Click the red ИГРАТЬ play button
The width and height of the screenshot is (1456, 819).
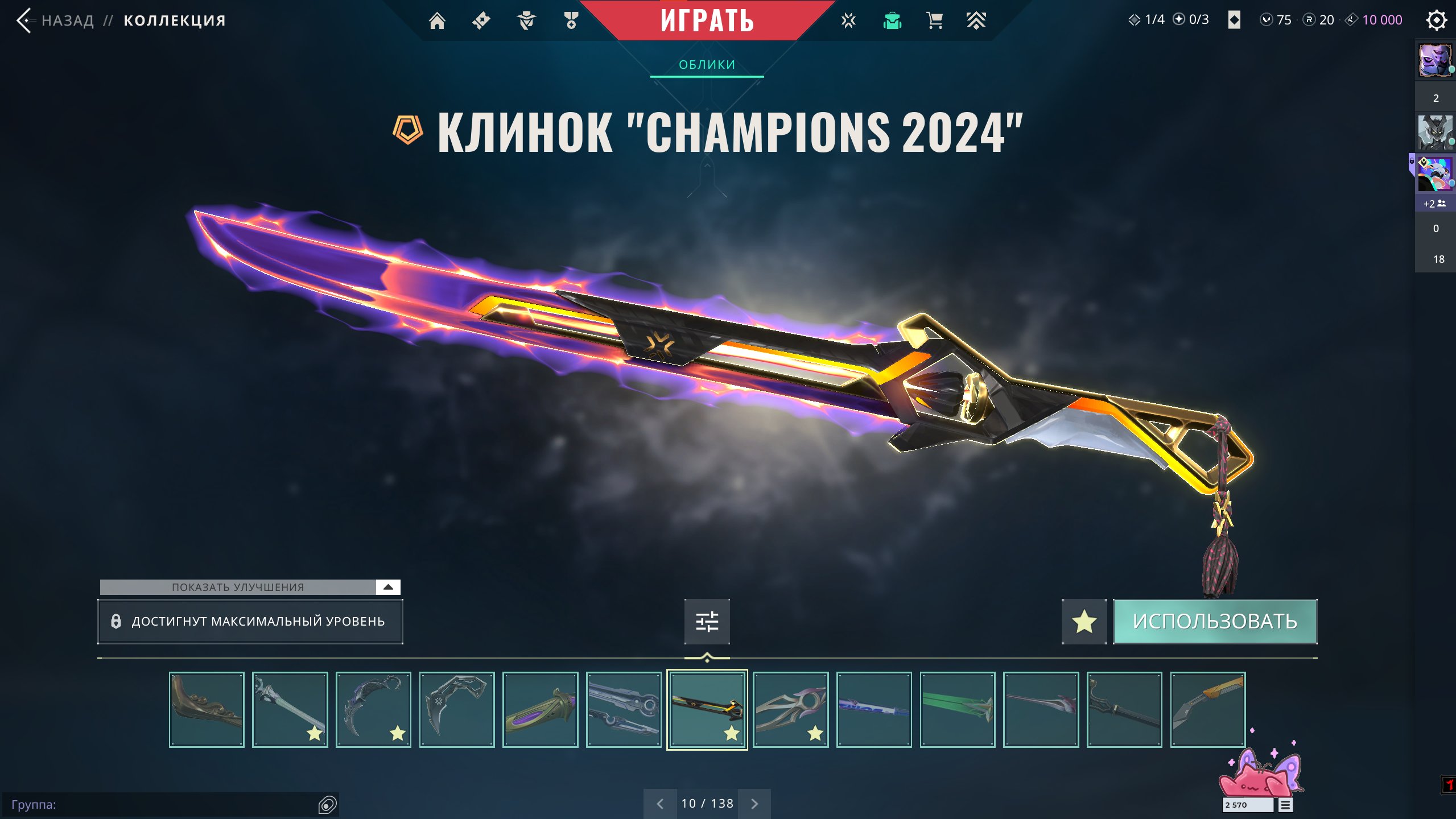point(707,20)
